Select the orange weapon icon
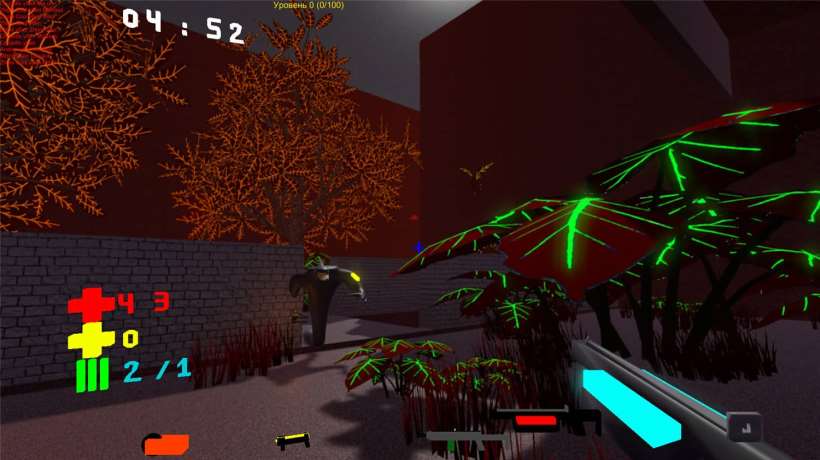 tap(166, 443)
